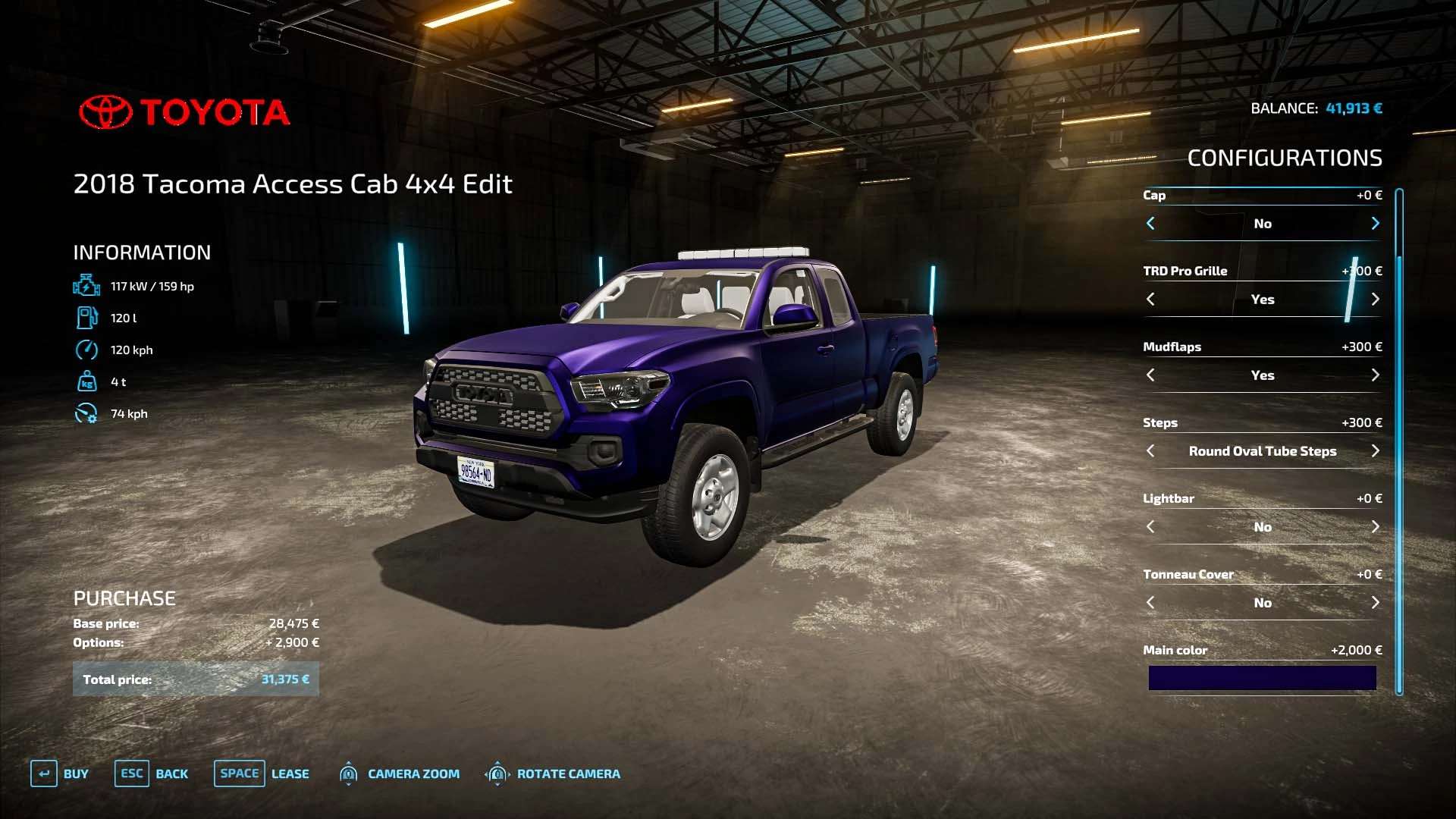Change Mudflaps to next option
1456x819 pixels.
pyautogui.click(x=1375, y=375)
